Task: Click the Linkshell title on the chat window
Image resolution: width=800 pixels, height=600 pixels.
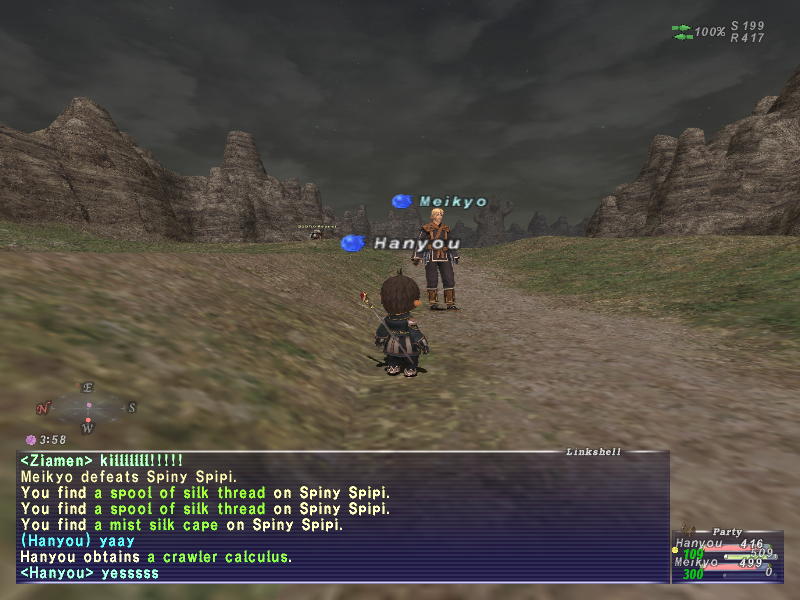Action: (594, 452)
